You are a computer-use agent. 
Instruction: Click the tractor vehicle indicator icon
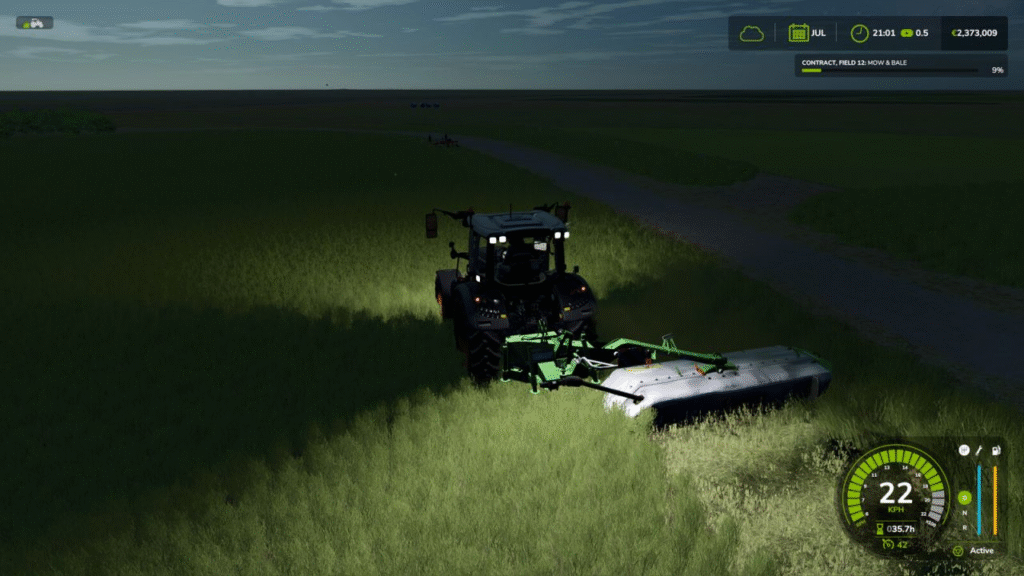[35, 23]
